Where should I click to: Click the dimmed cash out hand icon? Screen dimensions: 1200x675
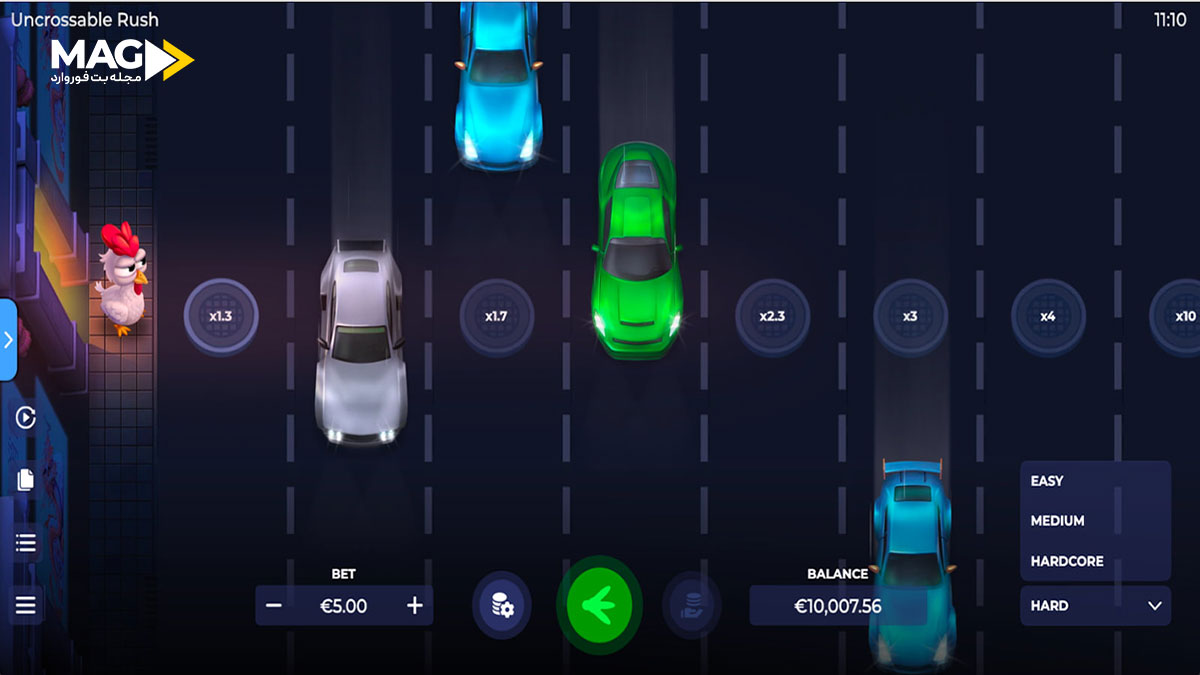coord(691,605)
